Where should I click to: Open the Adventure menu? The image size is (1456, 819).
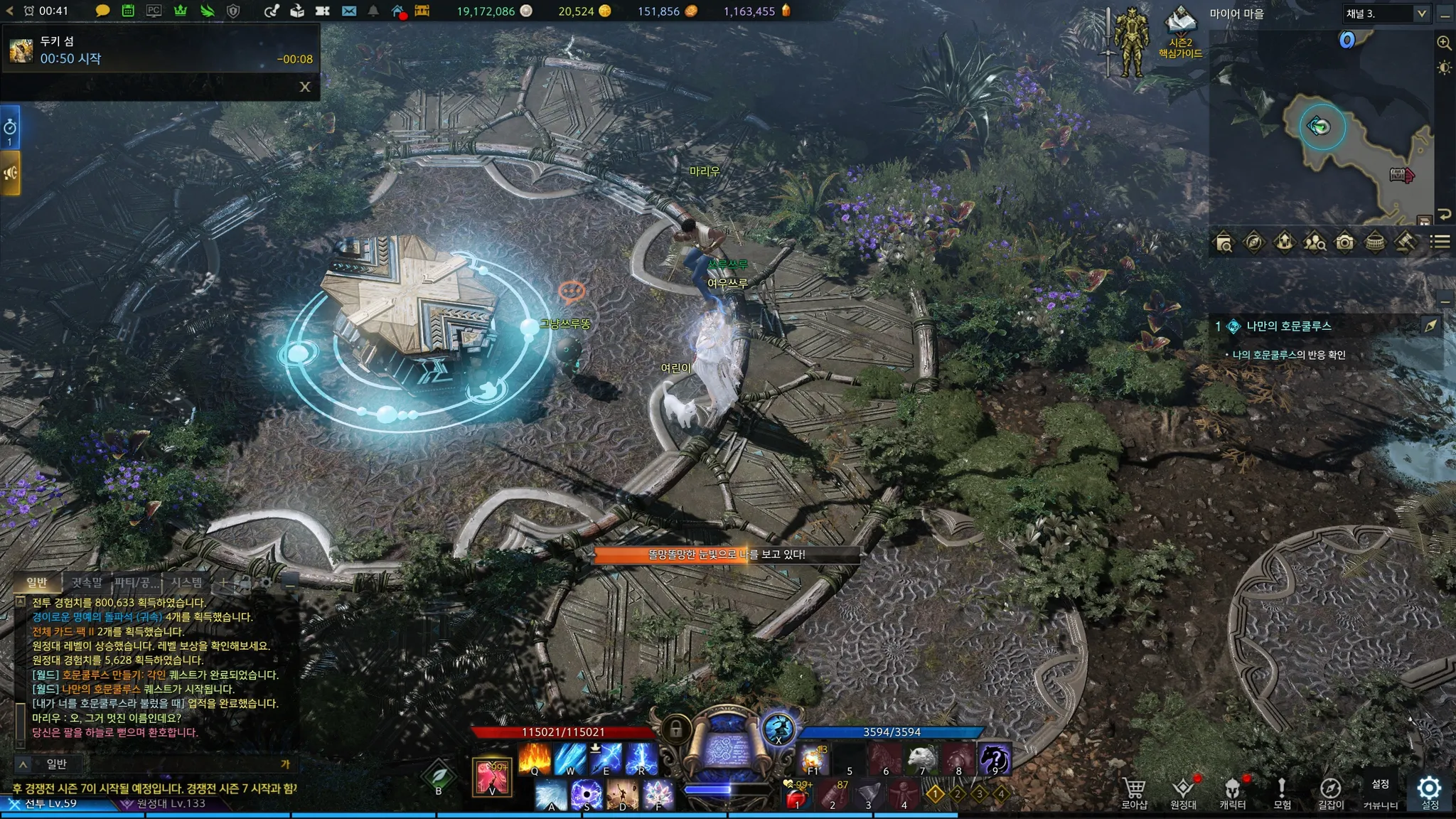pos(1282,793)
